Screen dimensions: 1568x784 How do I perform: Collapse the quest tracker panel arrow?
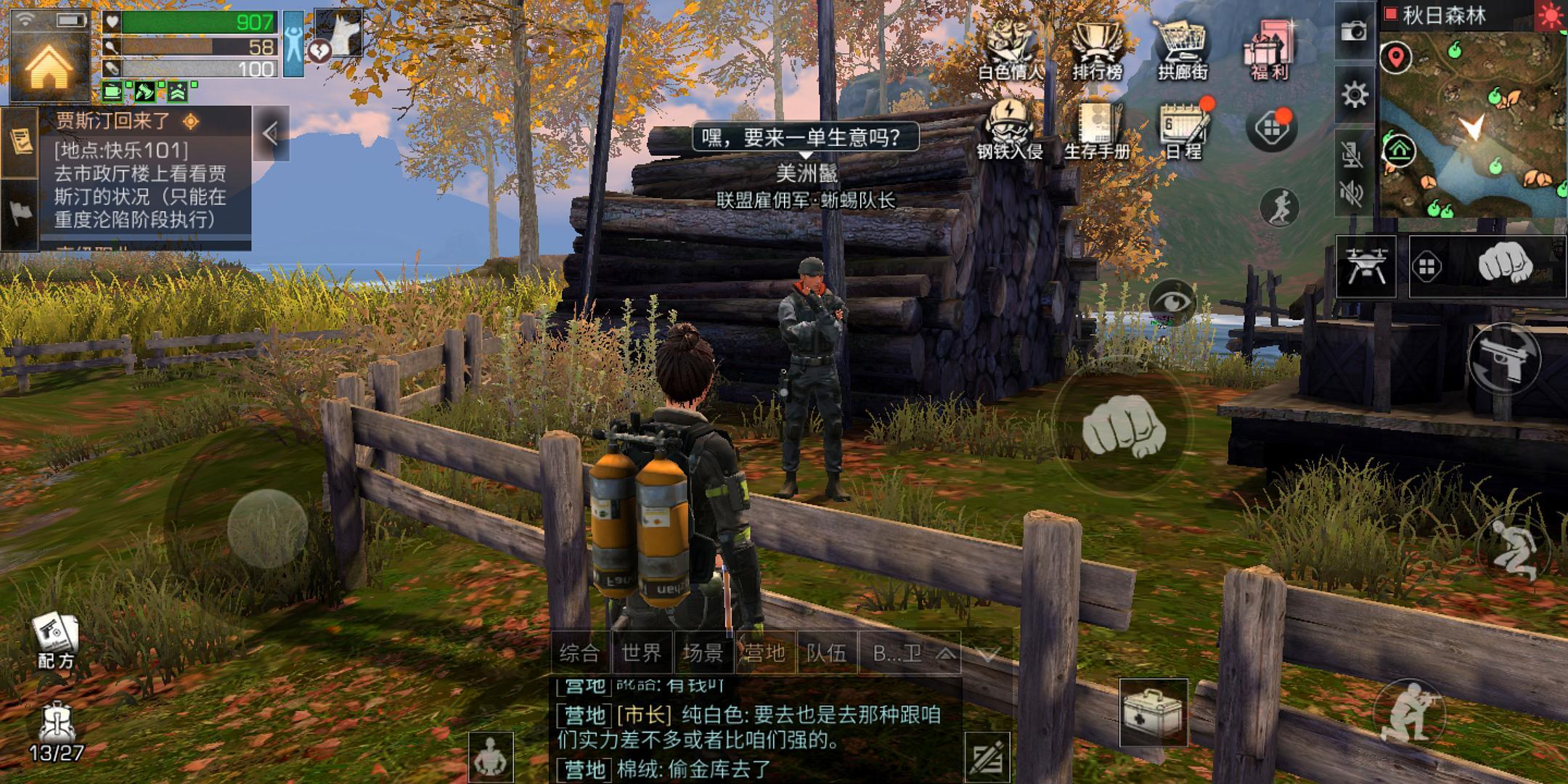[x=271, y=134]
